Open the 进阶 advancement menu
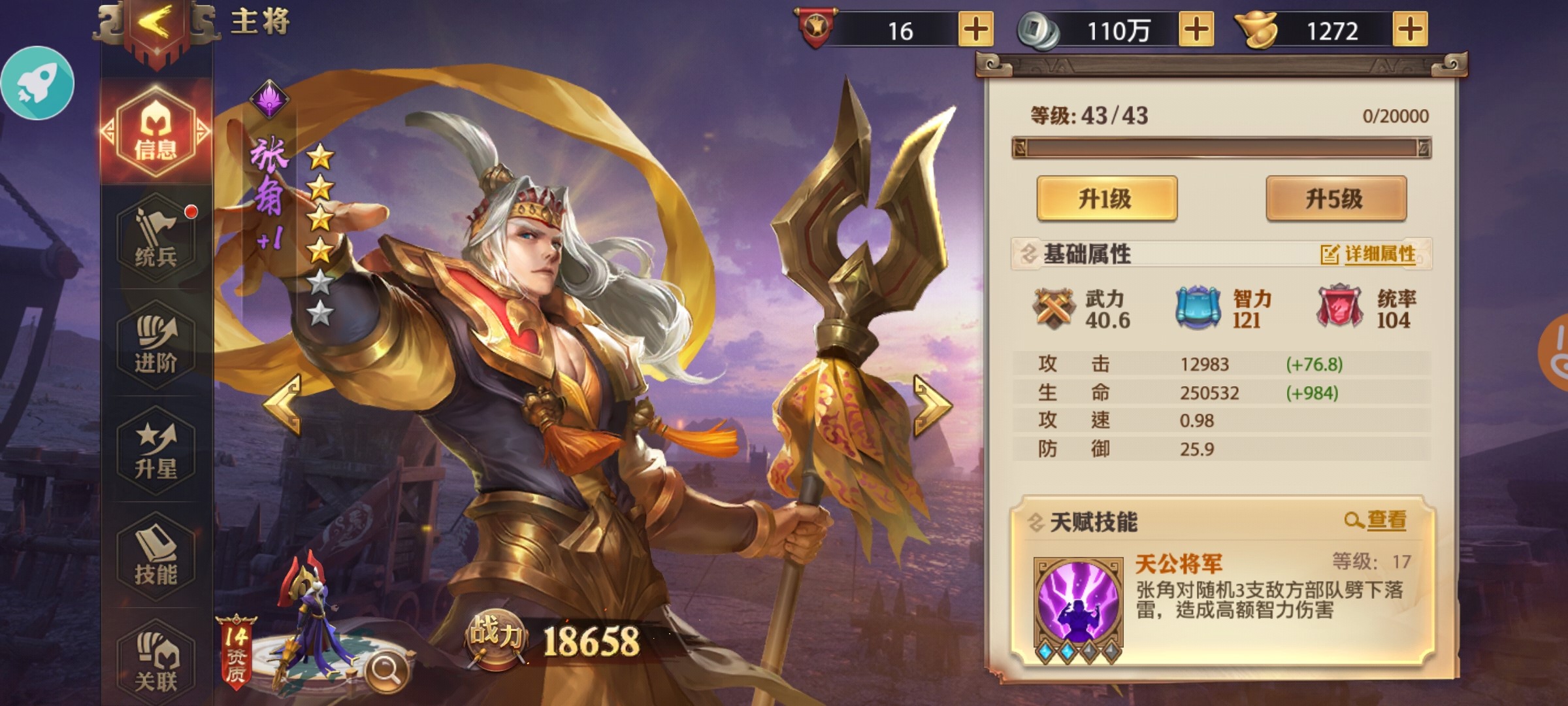The height and width of the screenshot is (706, 1568). tap(155, 345)
